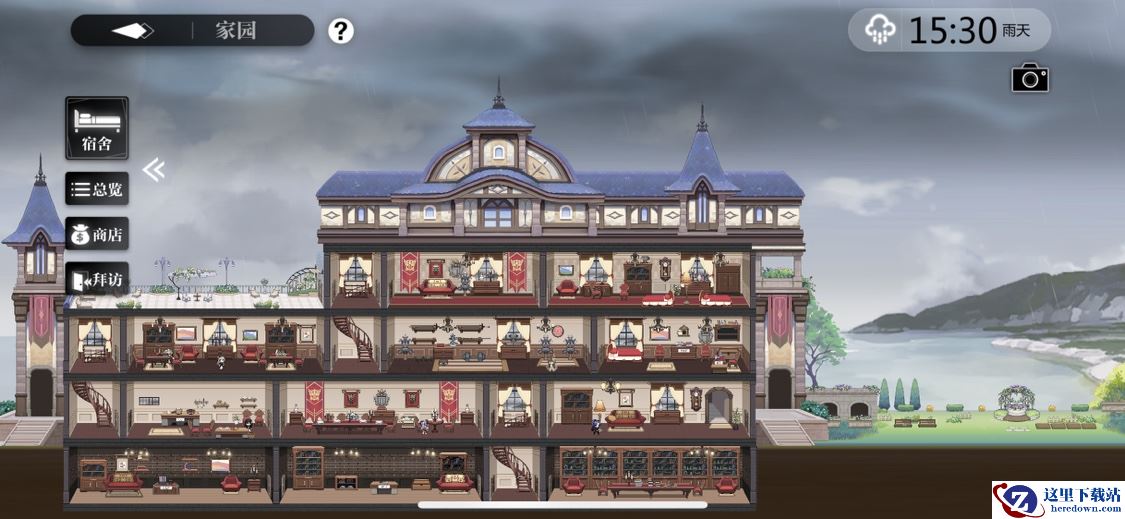Open the 商店 shop
The height and width of the screenshot is (519, 1125).
[97, 235]
